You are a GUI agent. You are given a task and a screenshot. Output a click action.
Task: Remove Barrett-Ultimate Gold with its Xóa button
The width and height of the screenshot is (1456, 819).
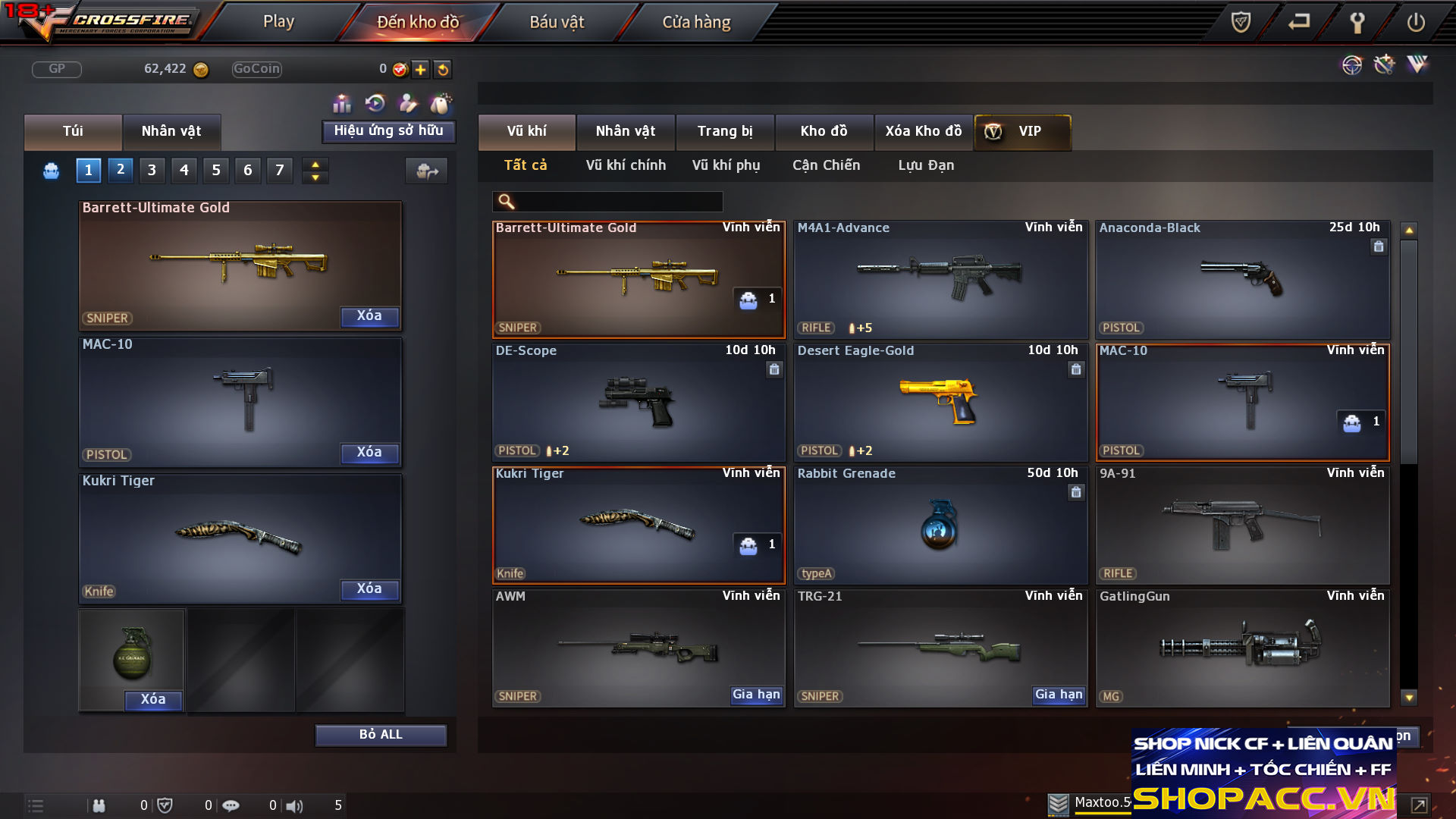(369, 316)
